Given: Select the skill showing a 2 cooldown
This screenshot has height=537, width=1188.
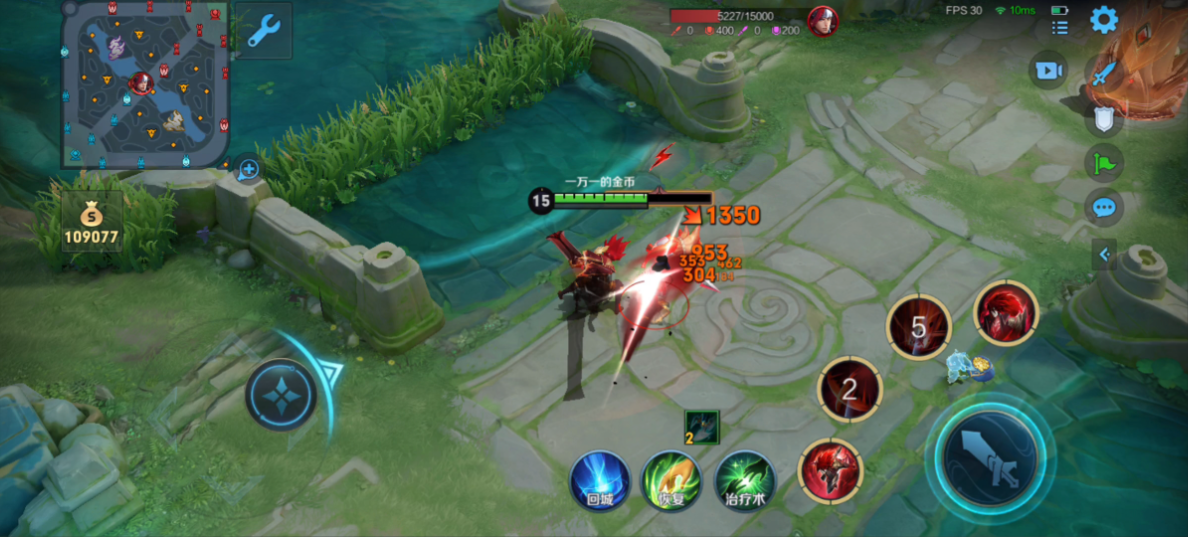Looking at the screenshot, I should 849,389.
